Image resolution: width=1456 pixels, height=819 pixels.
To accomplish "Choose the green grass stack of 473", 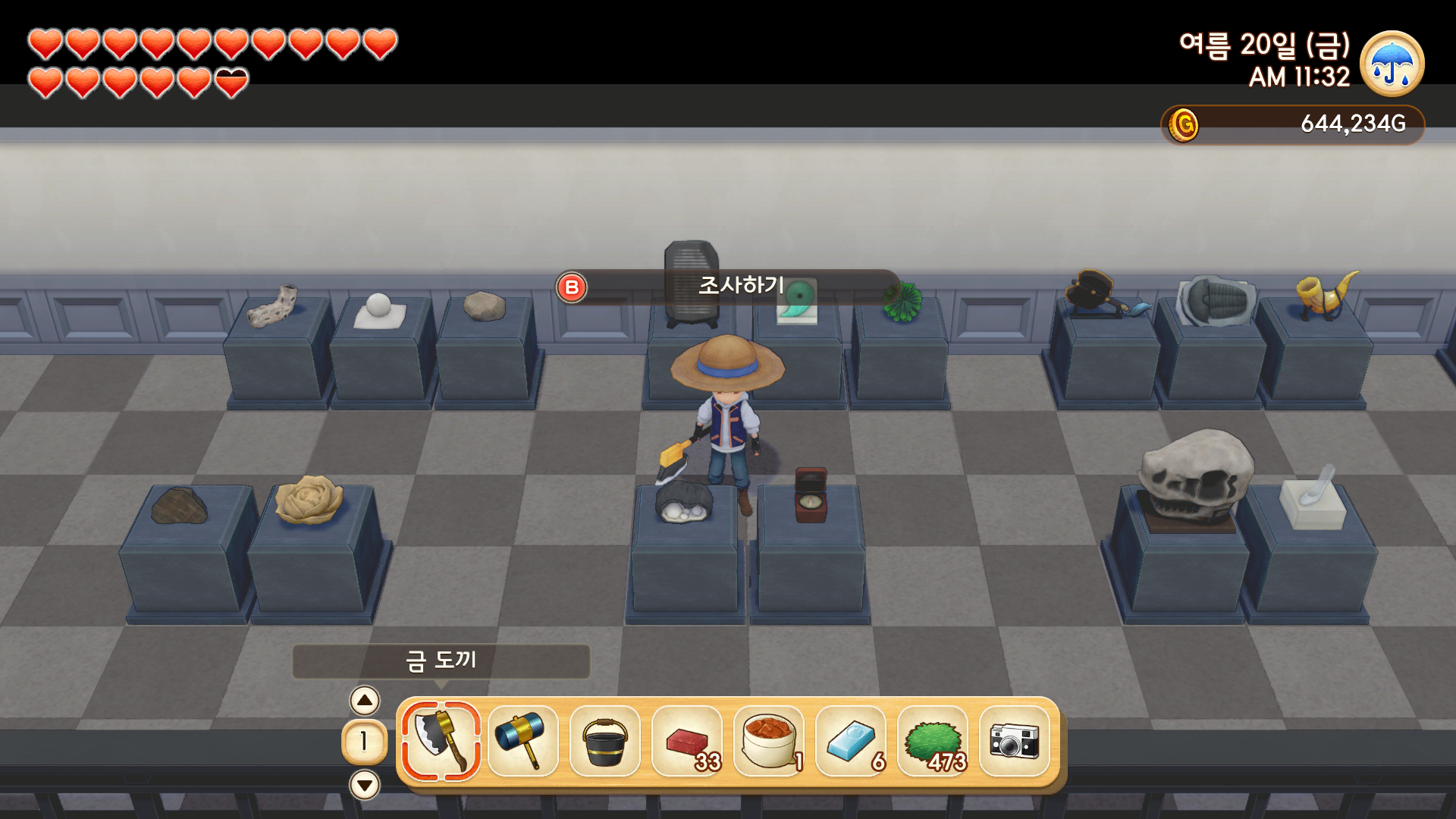I will tap(932, 741).
